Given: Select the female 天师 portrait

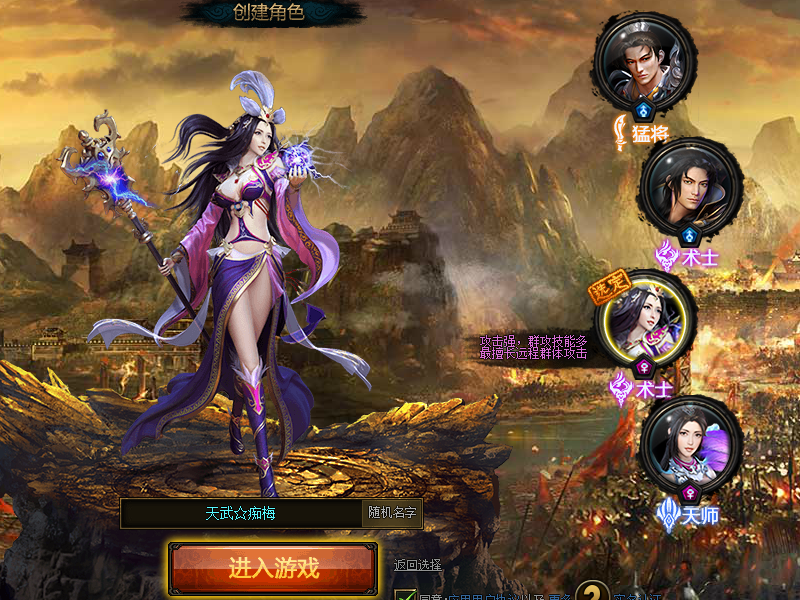Looking at the screenshot, I should (x=690, y=443).
